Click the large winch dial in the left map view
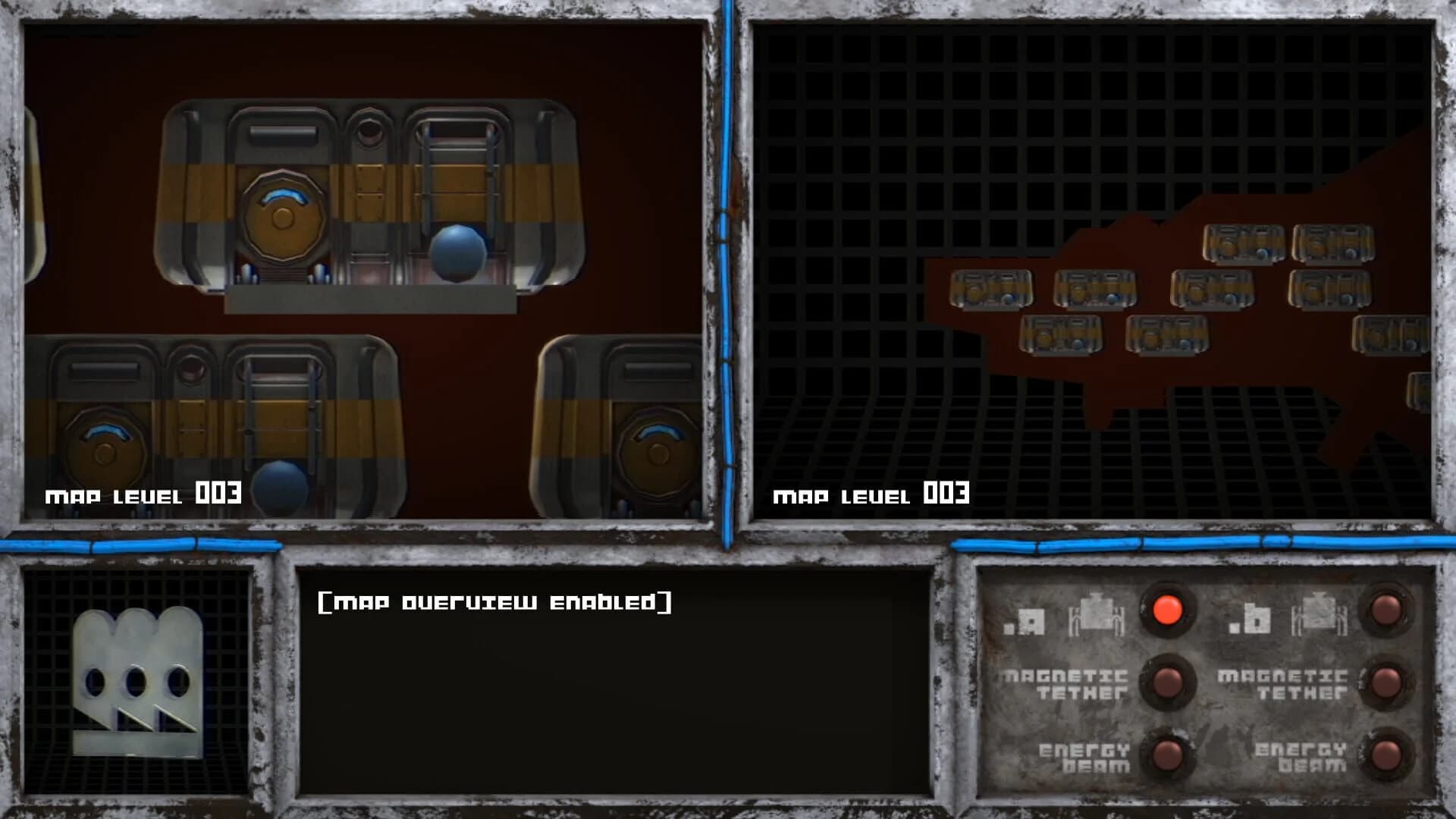Screen dimensions: 1456x819 coord(282,220)
